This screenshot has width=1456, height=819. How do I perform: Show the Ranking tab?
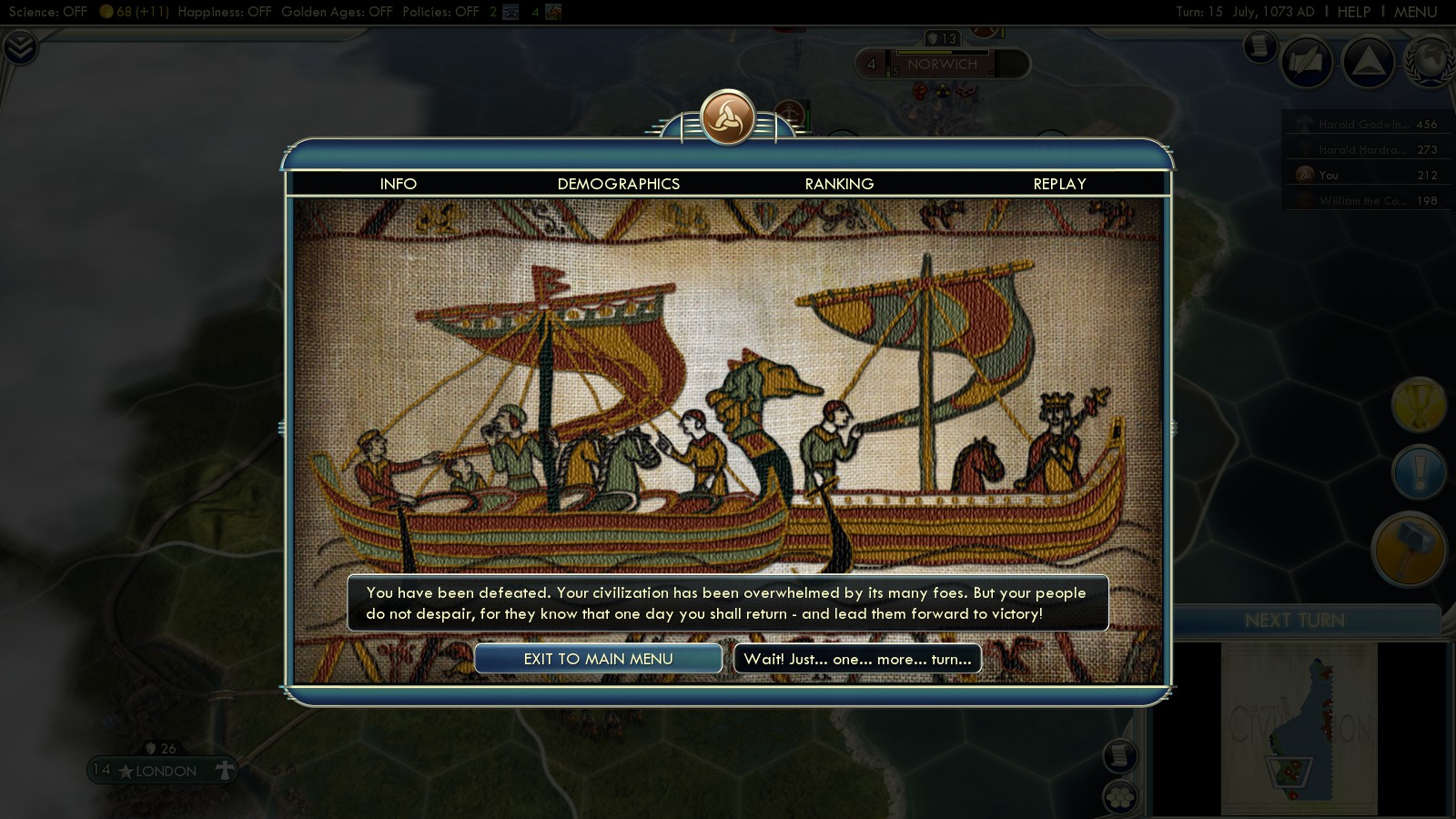click(839, 184)
